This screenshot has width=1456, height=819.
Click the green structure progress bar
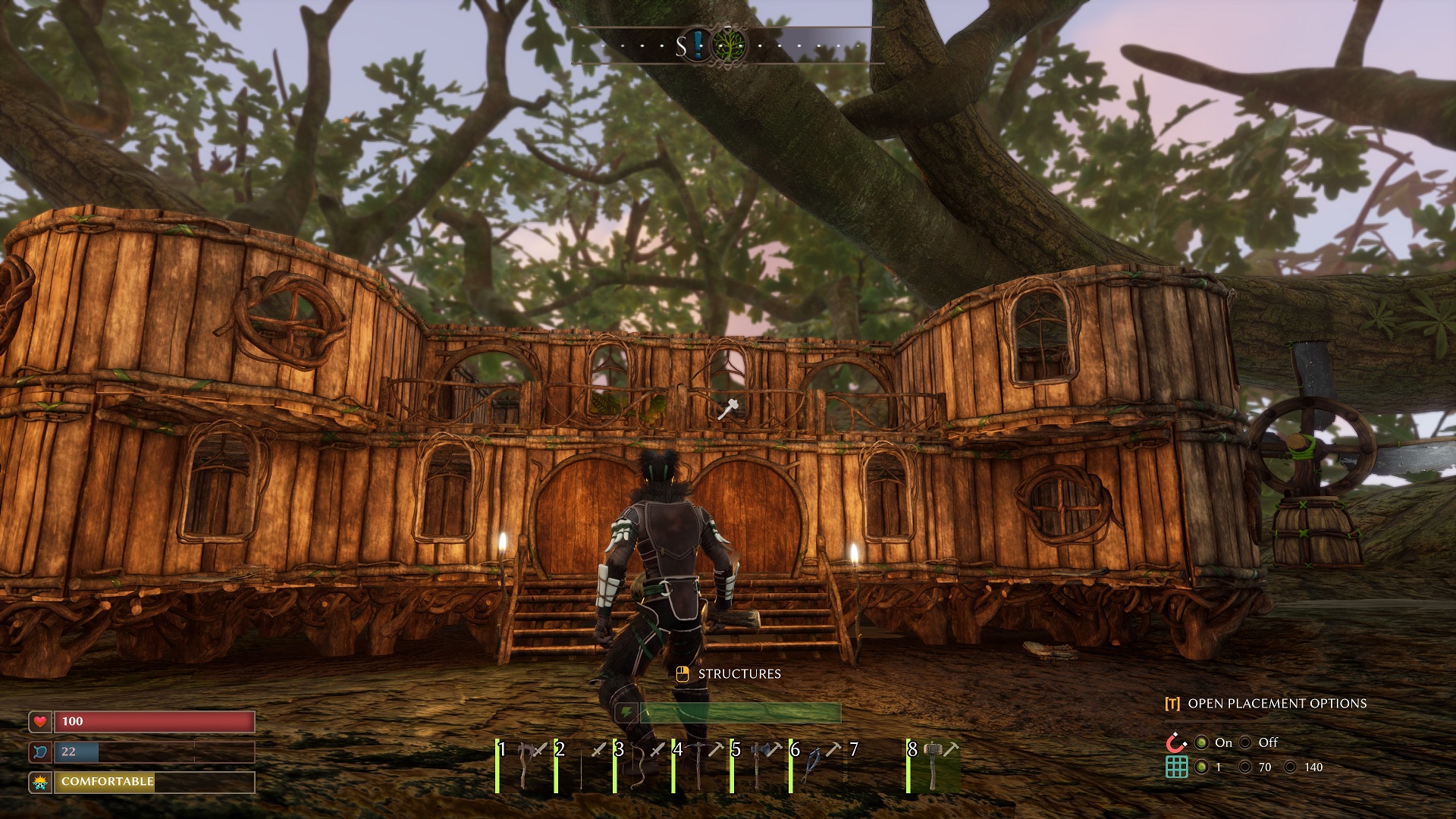pyautogui.click(x=739, y=711)
